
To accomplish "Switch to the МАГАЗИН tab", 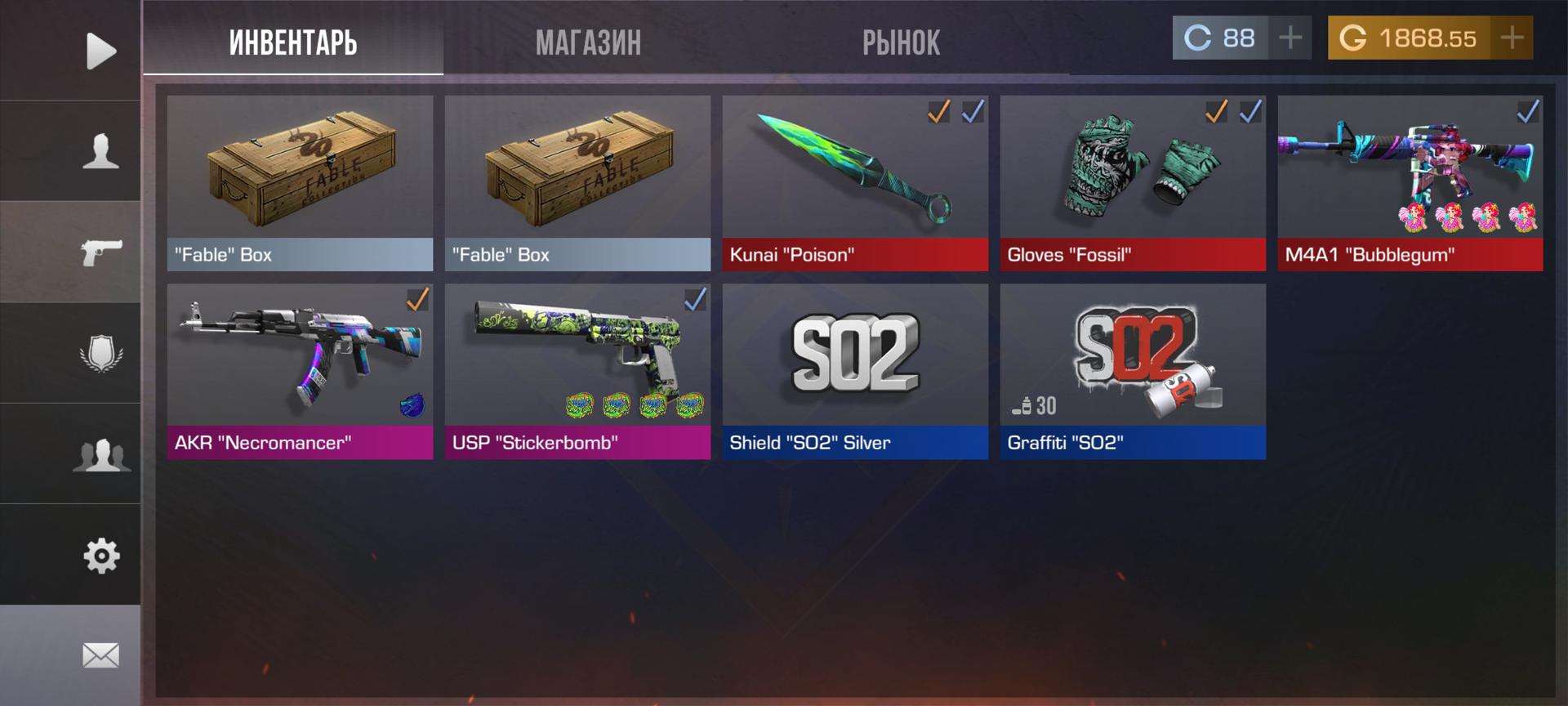I will [x=588, y=42].
